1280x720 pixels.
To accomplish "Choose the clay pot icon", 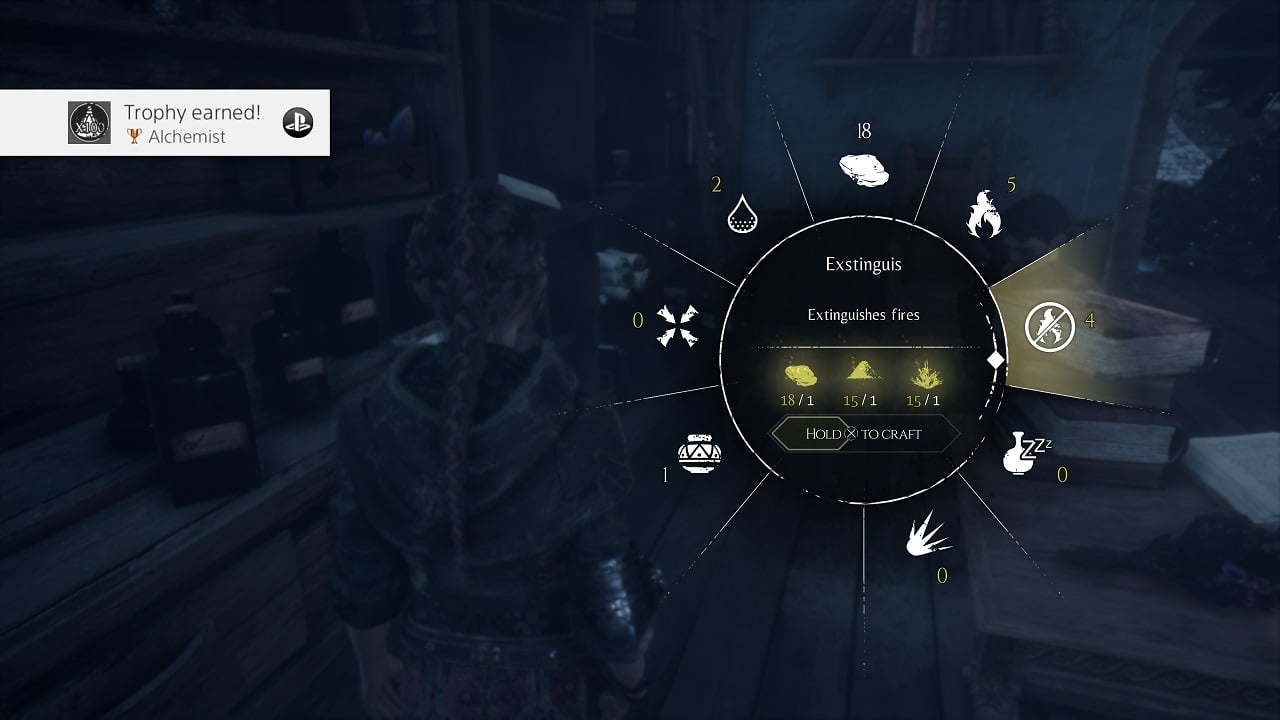I will 699,454.
